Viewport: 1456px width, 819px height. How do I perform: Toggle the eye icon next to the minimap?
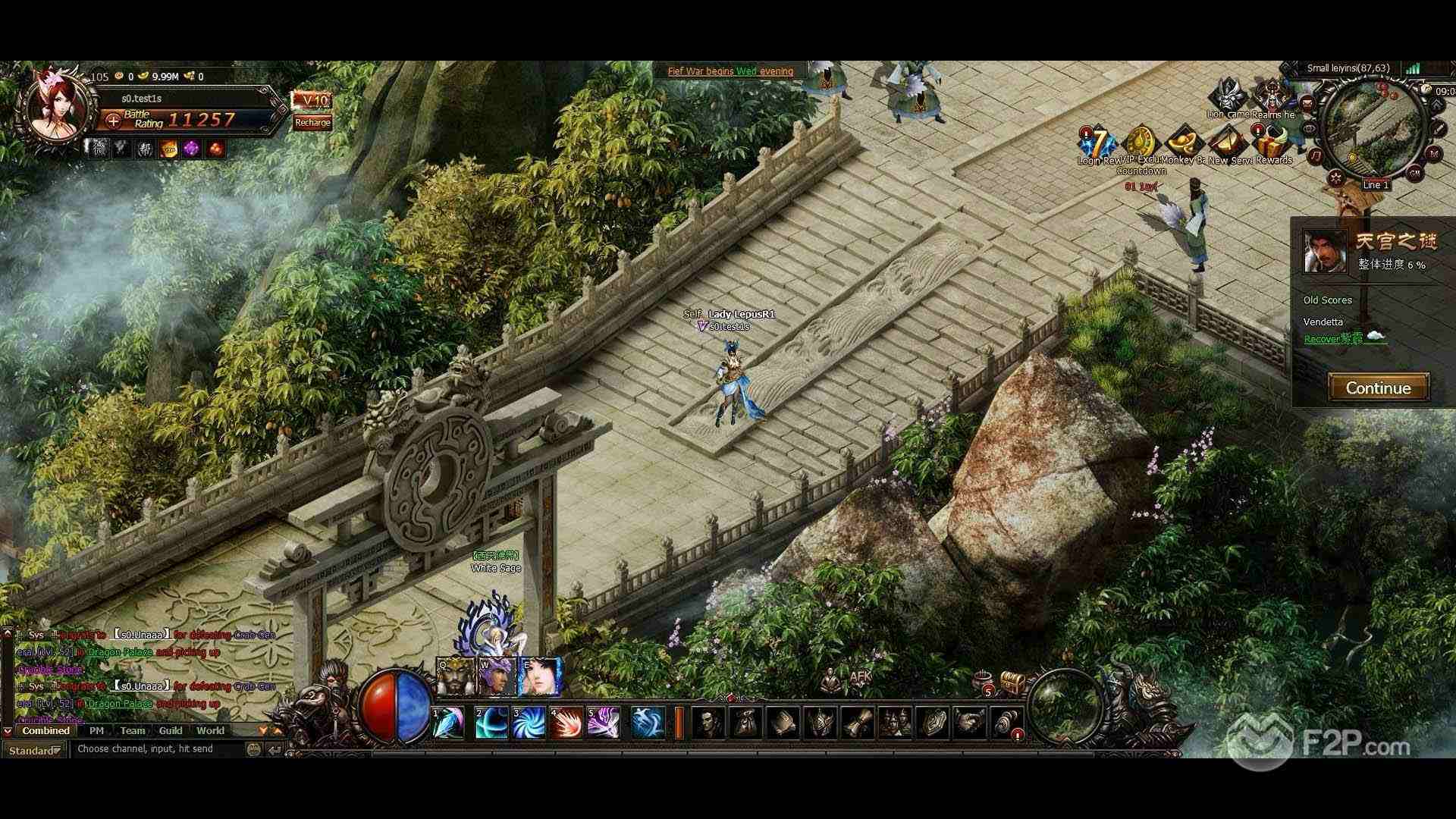coord(1310,128)
